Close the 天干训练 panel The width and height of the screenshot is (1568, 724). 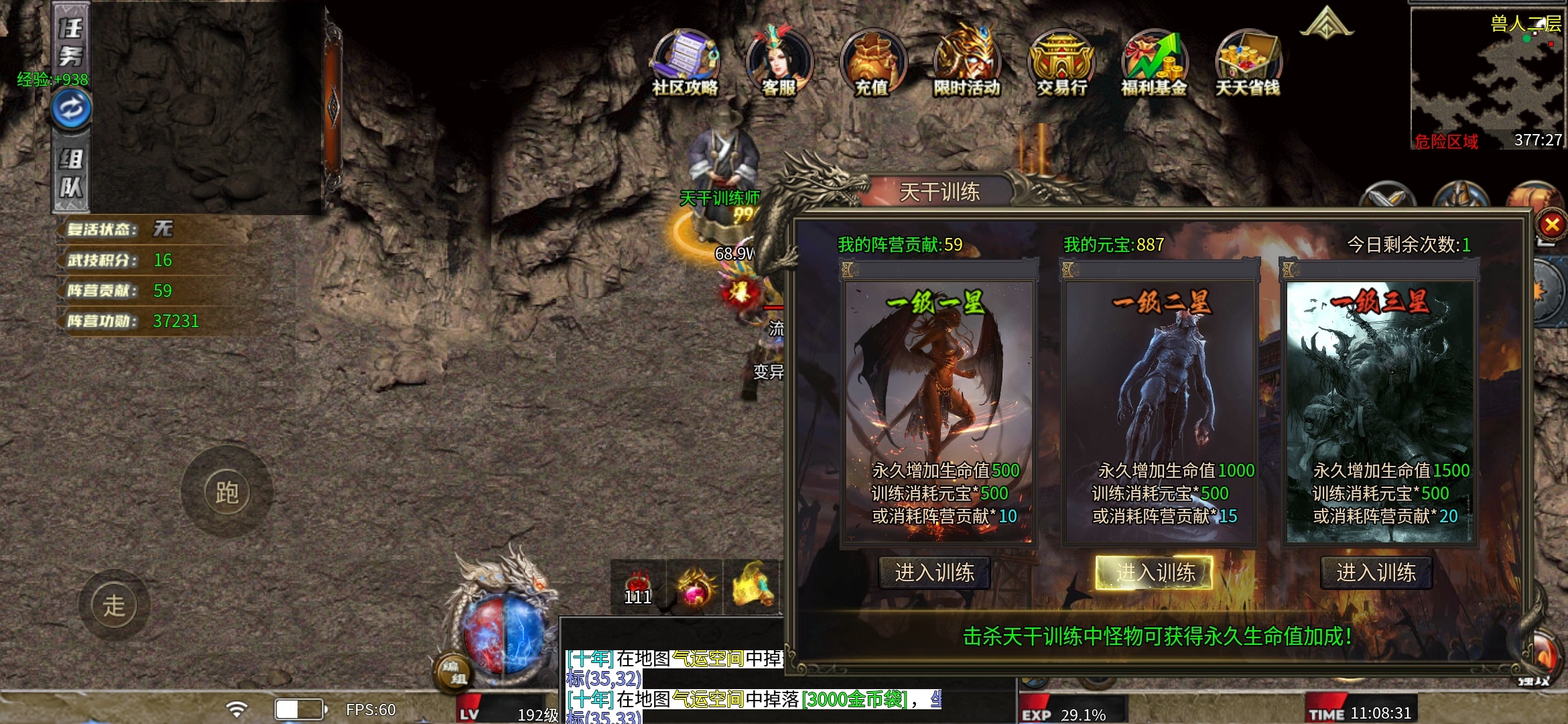point(1551,225)
